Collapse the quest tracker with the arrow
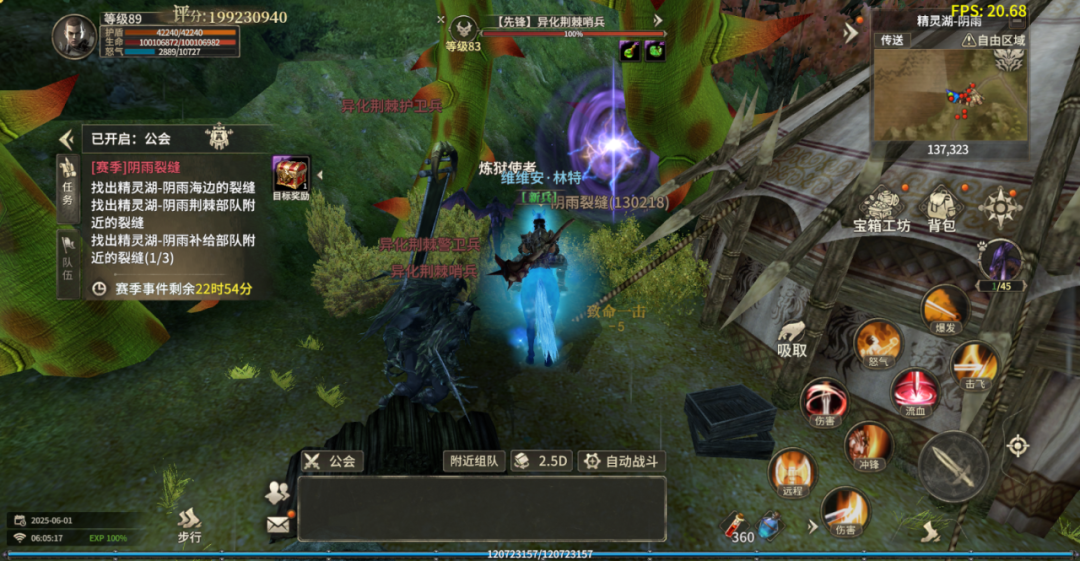The width and height of the screenshot is (1080, 561). pos(67,139)
